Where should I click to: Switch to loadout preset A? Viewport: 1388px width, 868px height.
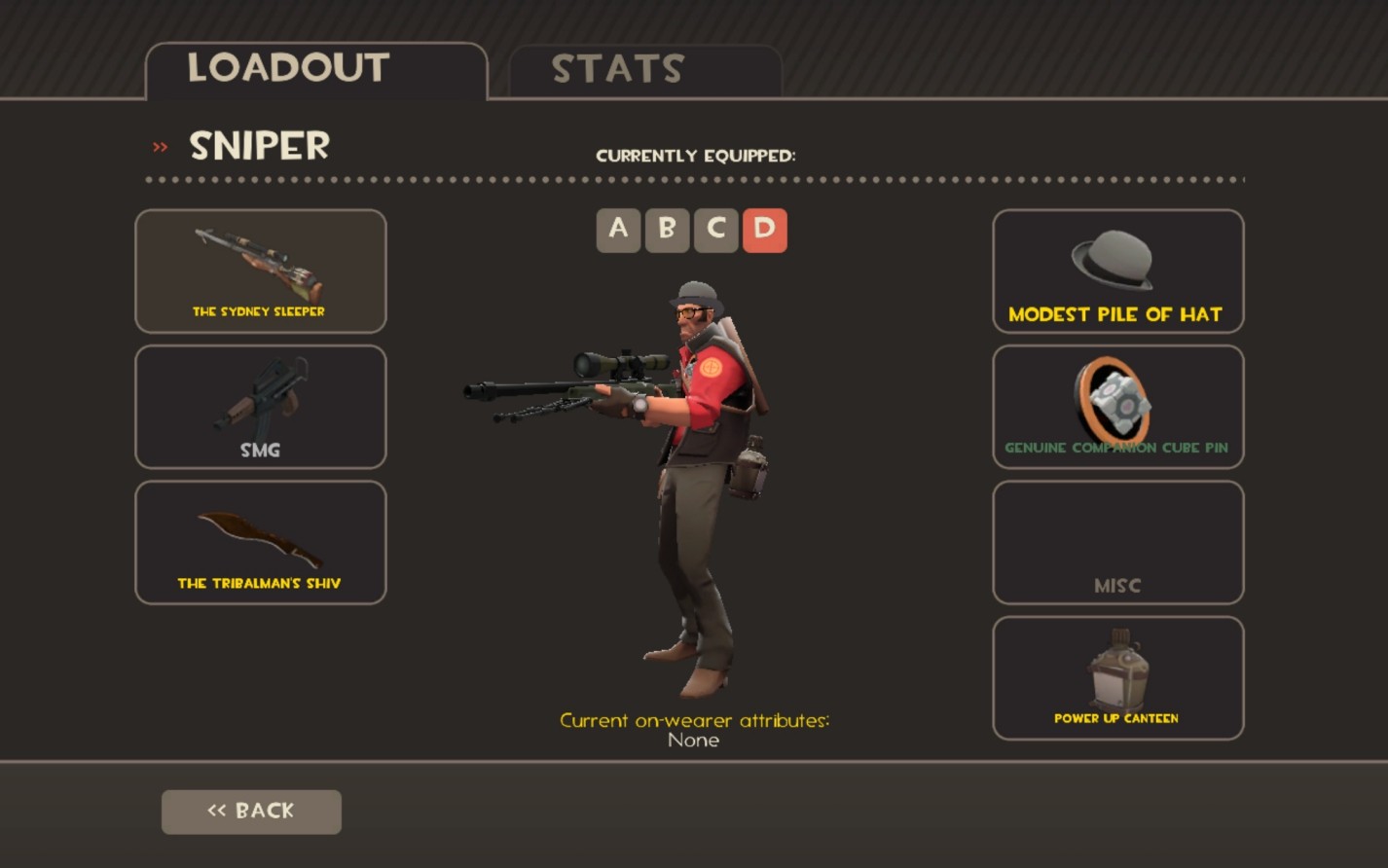click(618, 230)
